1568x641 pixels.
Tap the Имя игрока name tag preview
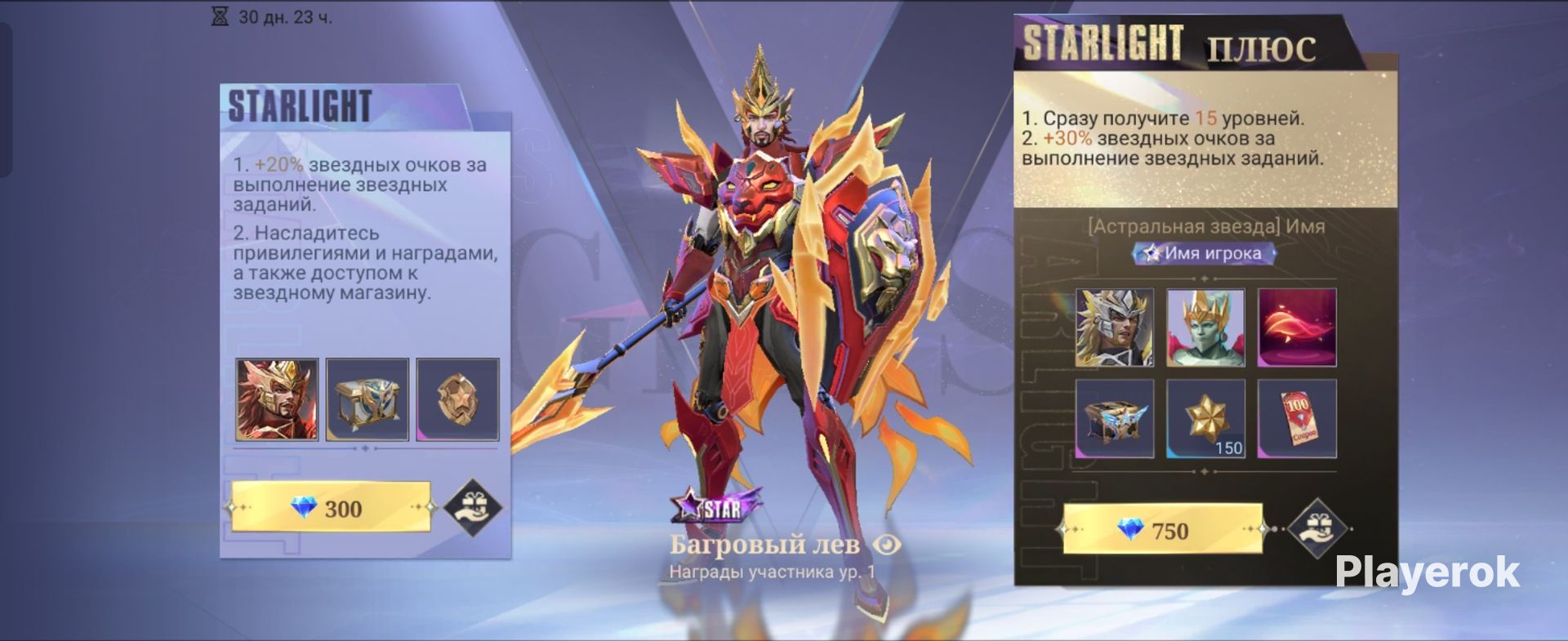tap(1204, 253)
